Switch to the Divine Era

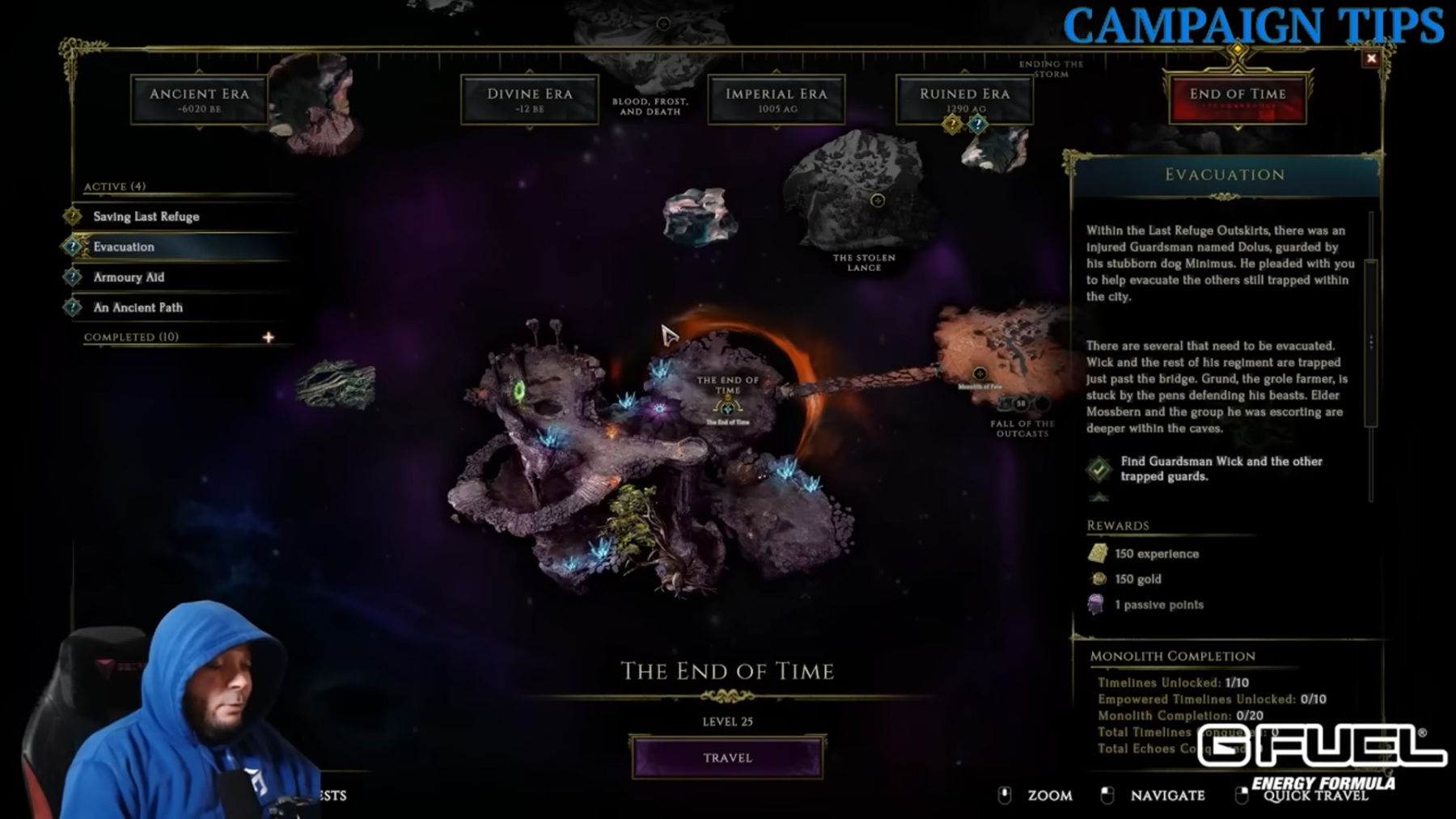(x=529, y=99)
